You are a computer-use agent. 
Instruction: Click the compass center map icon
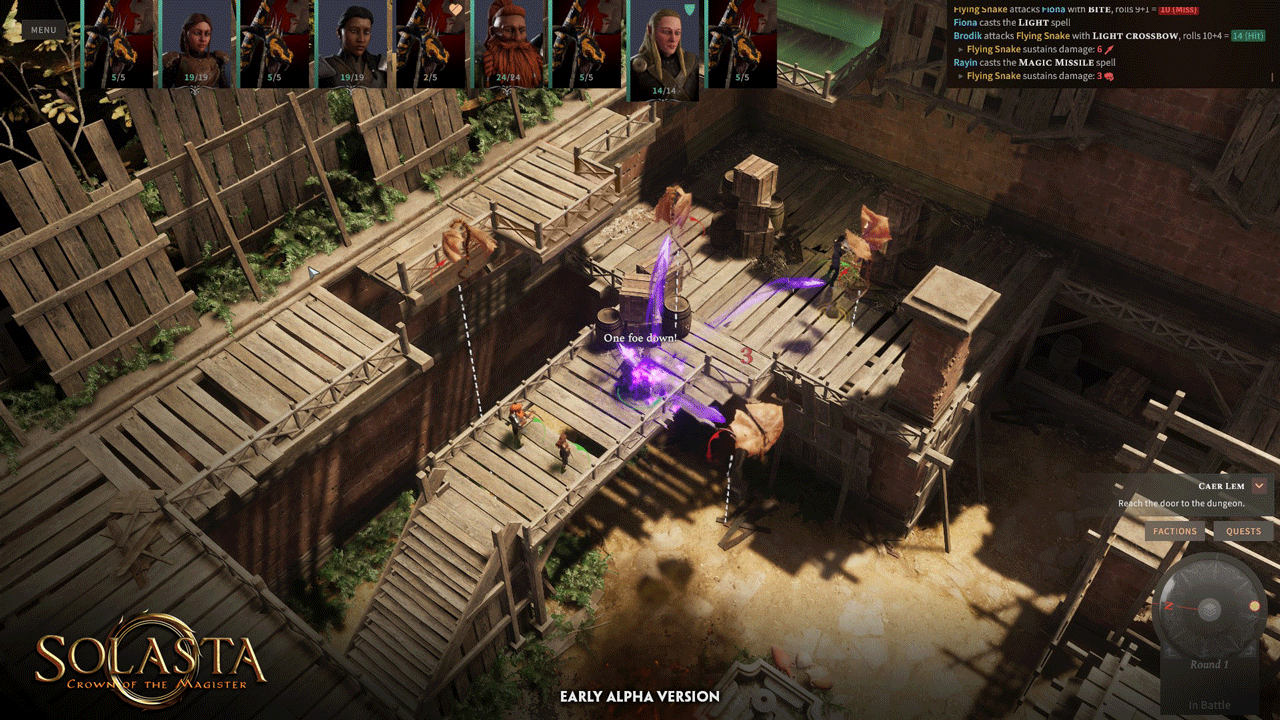(1209, 608)
